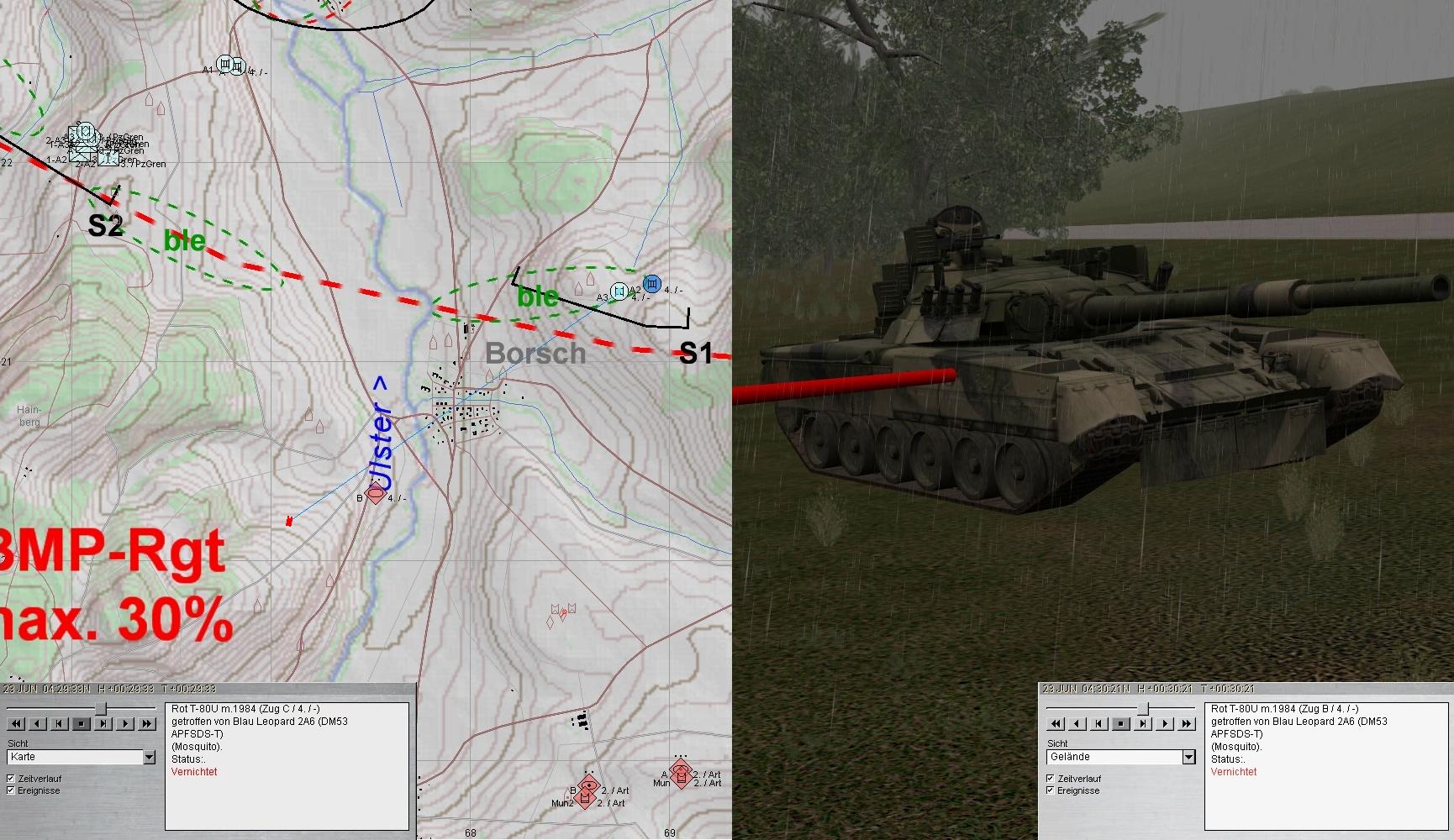Viewport: 1454px width, 840px height.
Task: Toggle the Zeitverlauf checkbox in the Karte panel
Action: 11,779
